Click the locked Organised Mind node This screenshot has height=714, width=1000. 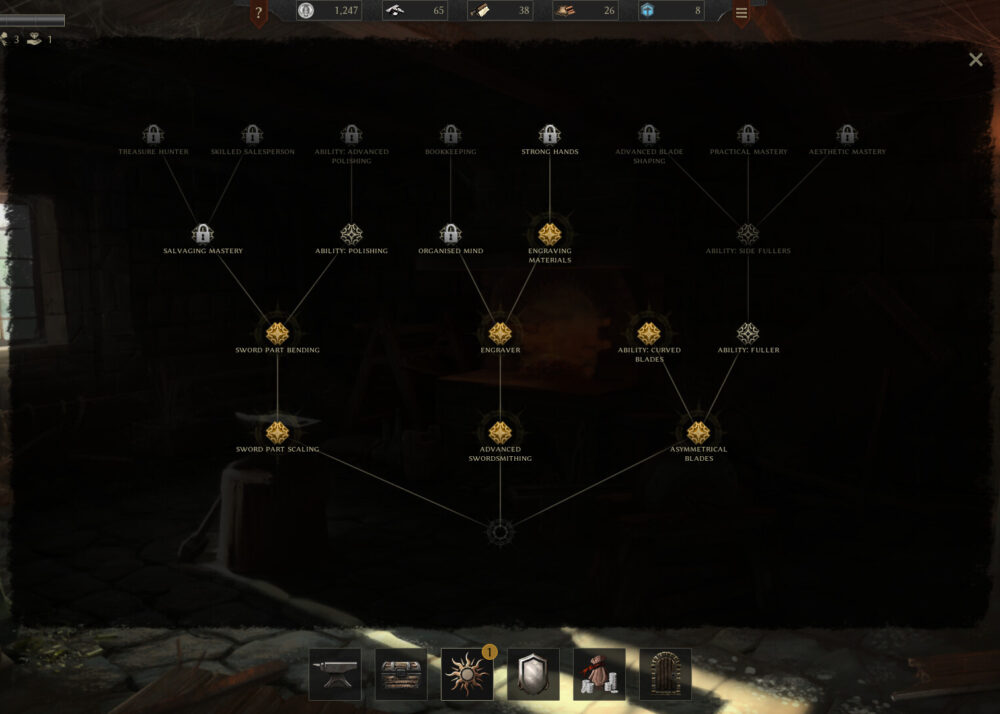[450, 234]
